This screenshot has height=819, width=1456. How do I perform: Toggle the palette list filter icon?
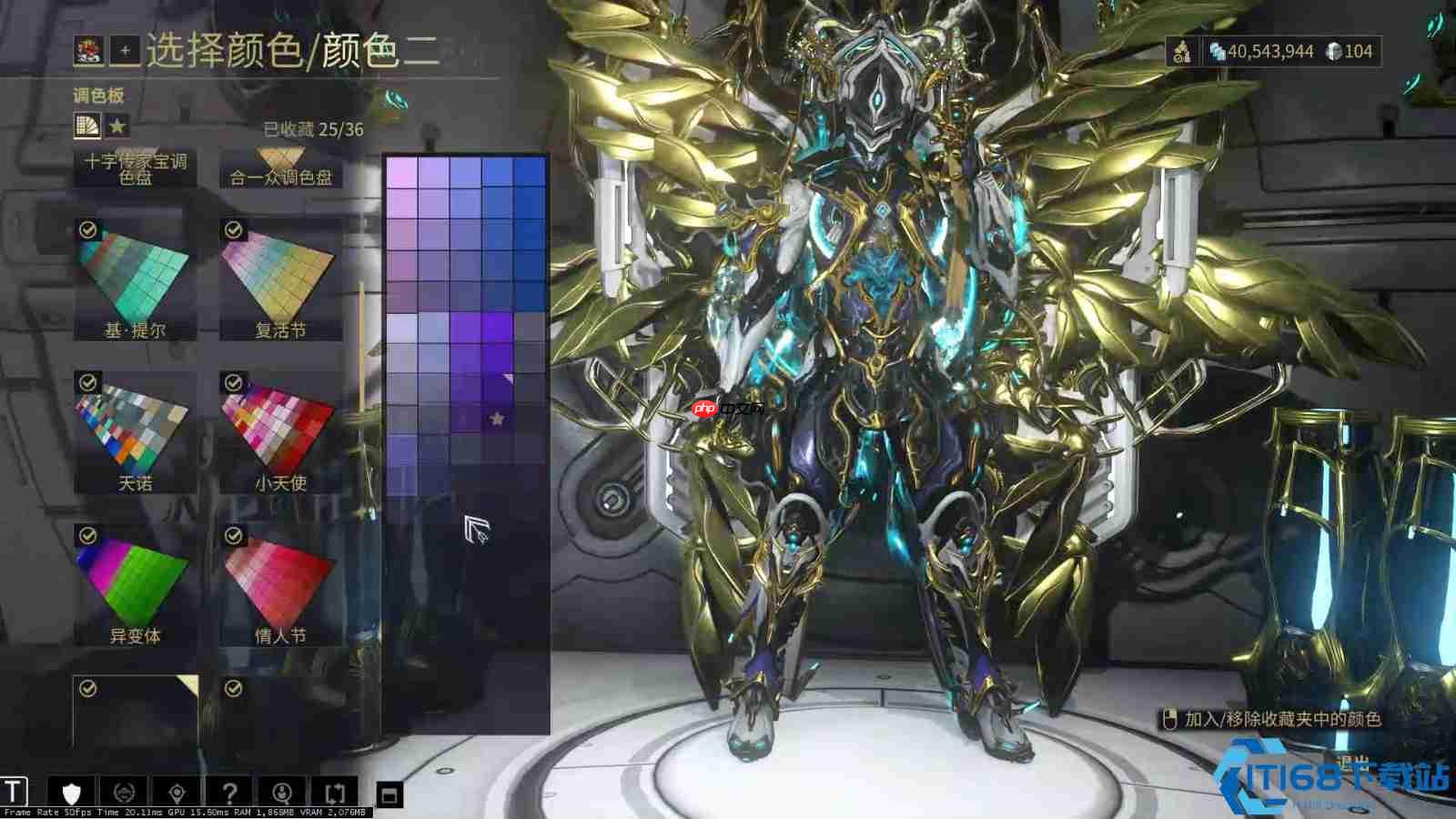coord(86,126)
